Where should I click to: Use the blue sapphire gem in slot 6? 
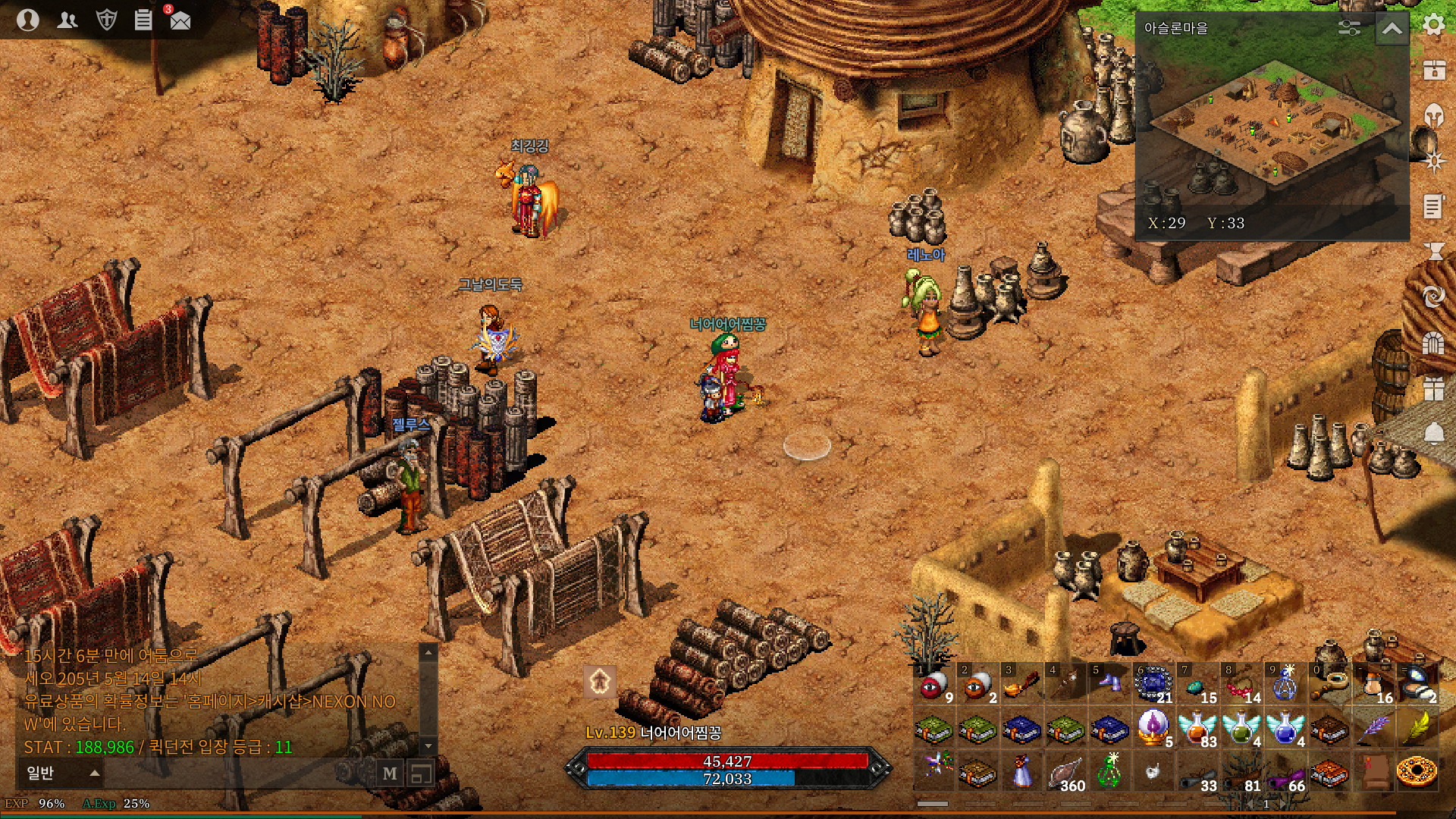click(1153, 685)
